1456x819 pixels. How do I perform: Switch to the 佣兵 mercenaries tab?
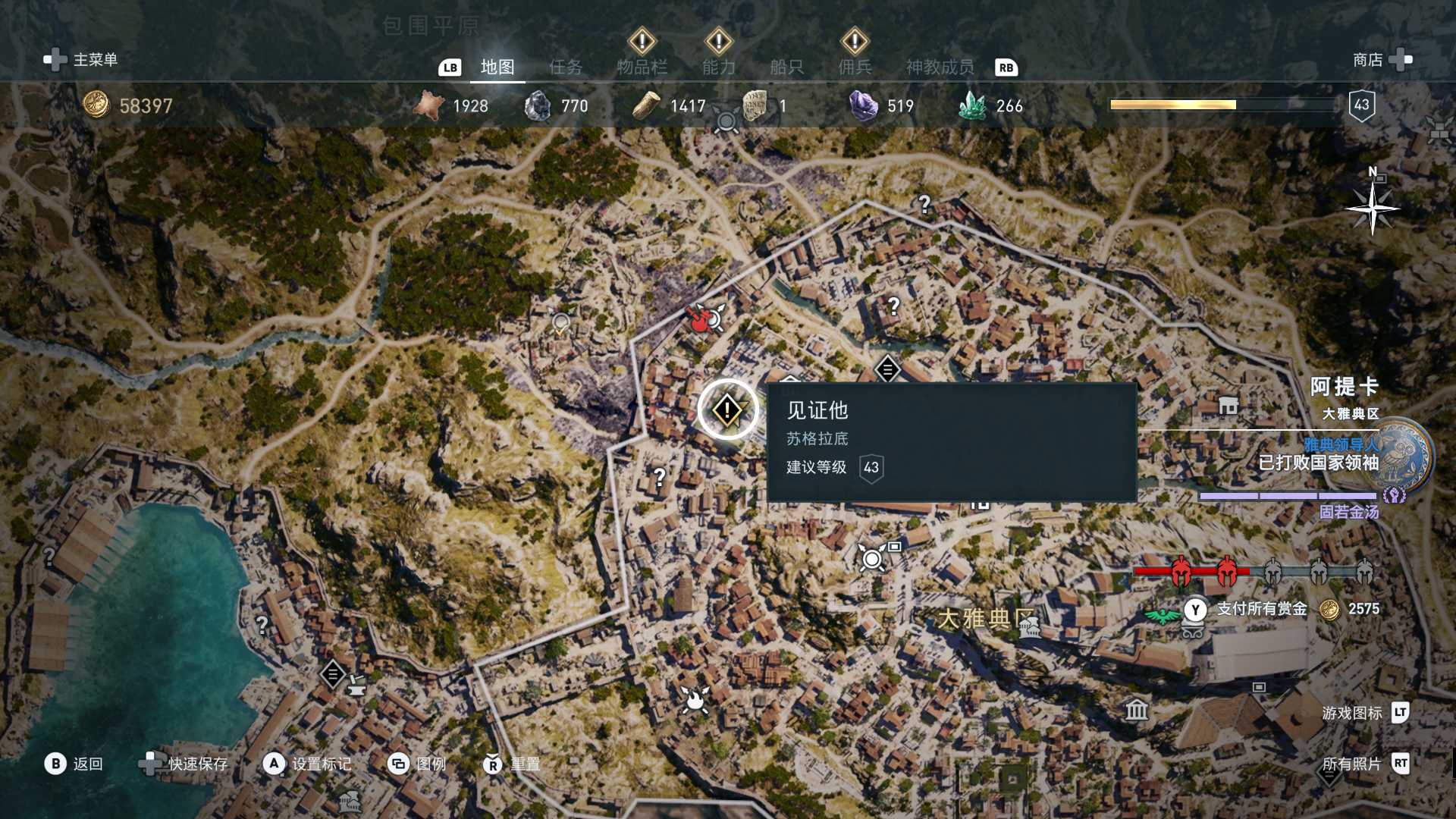coord(855,67)
